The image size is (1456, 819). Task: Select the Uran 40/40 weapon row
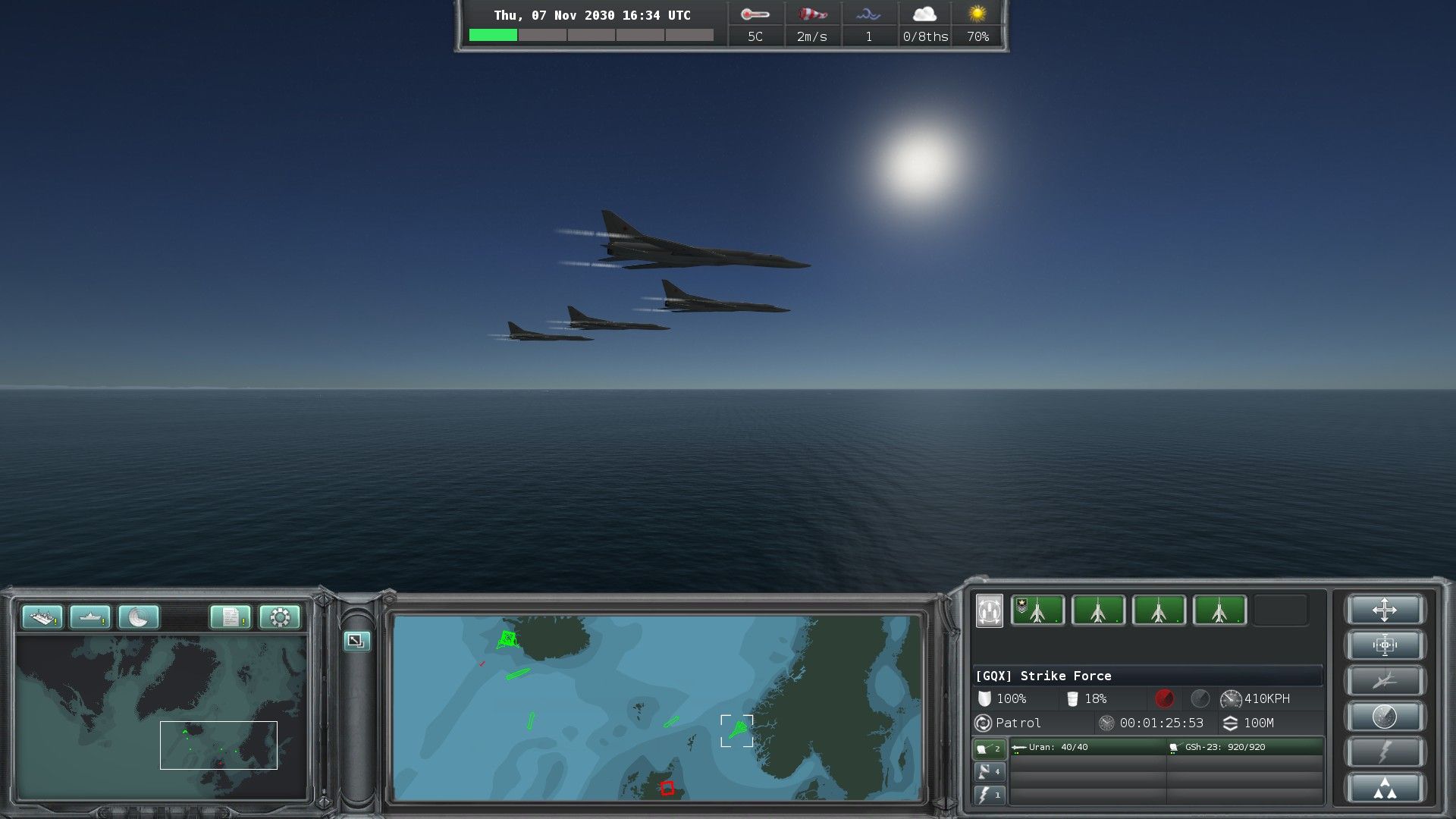(1088, 748)
